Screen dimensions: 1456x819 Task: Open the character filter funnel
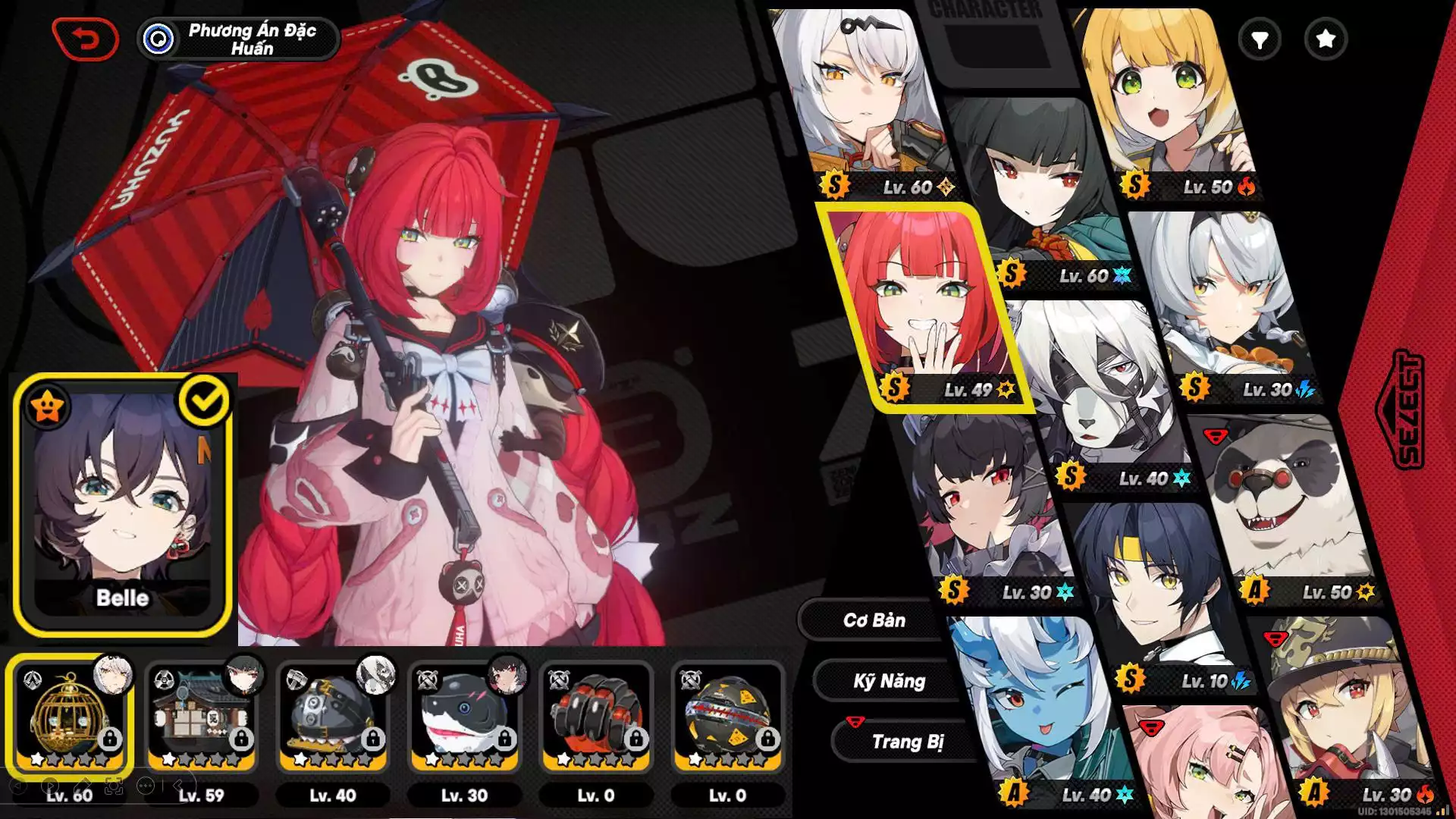tap(1259, 39)
